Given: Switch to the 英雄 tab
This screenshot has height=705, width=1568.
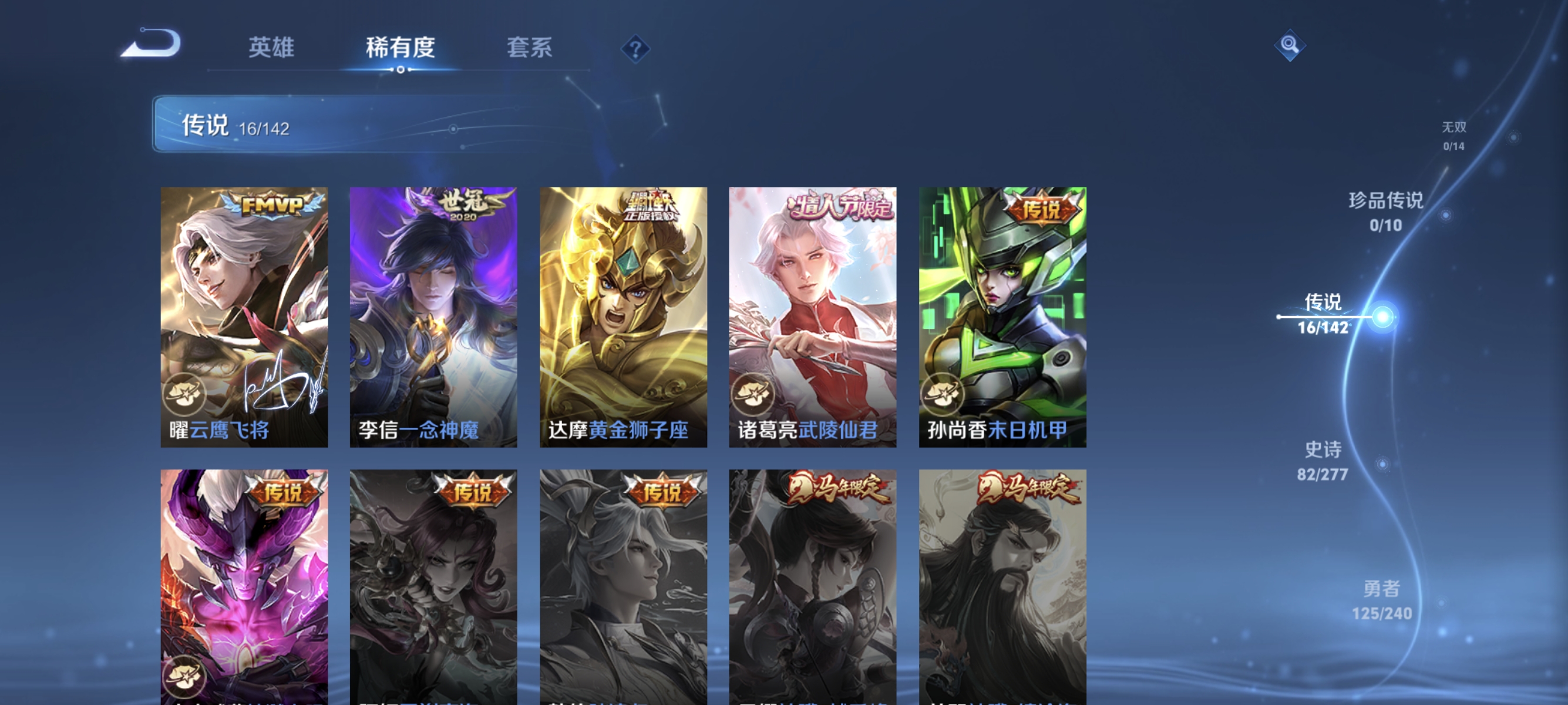Looking at the screenshot, I should [271, 48].
